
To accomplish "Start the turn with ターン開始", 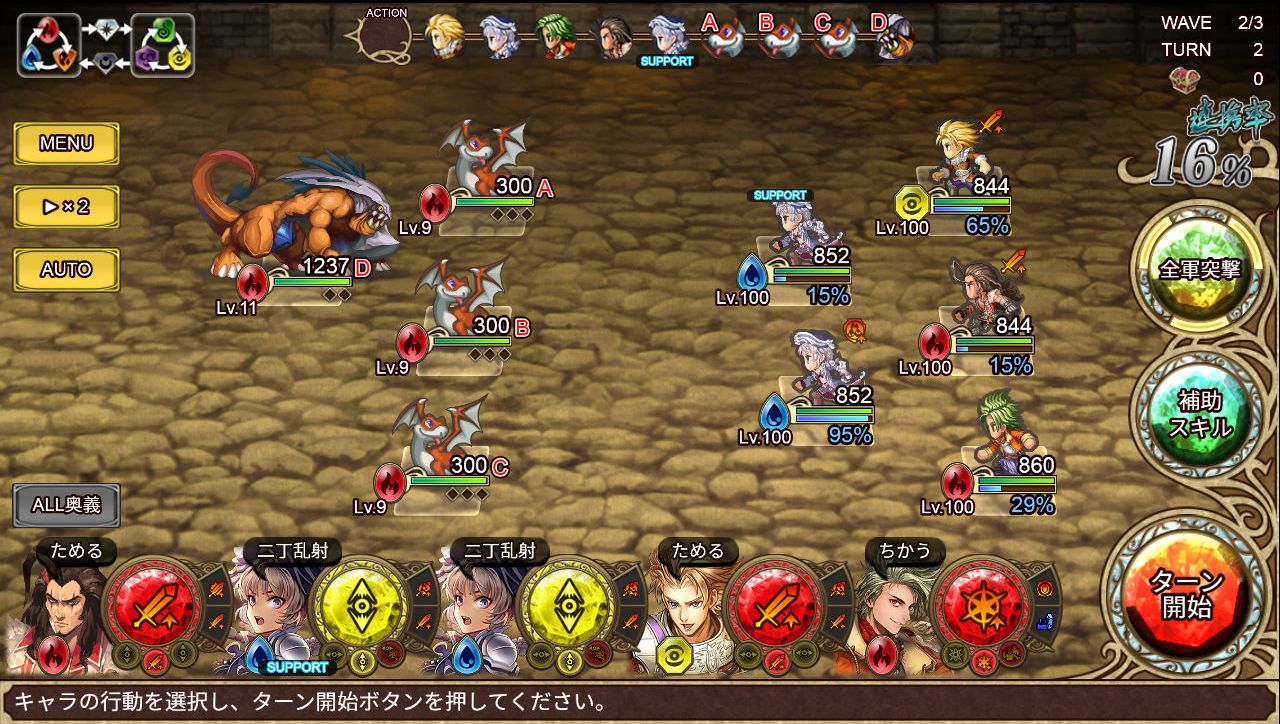I will pos(1185,593).
